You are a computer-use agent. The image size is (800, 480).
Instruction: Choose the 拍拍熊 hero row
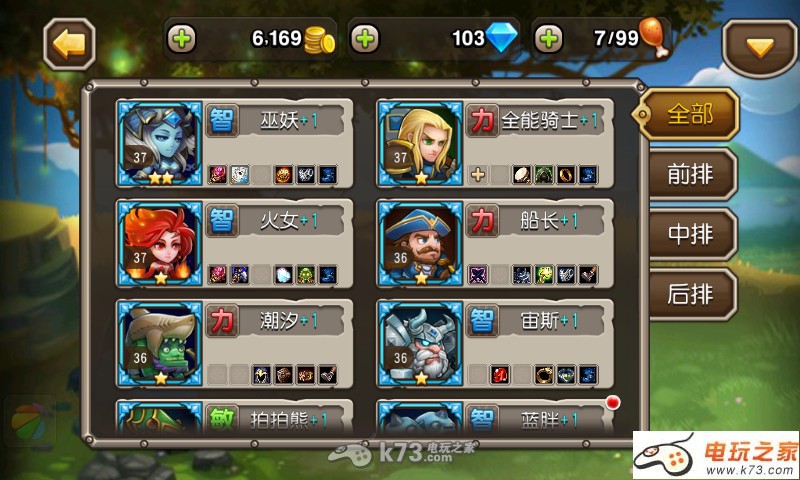[234, 418]
